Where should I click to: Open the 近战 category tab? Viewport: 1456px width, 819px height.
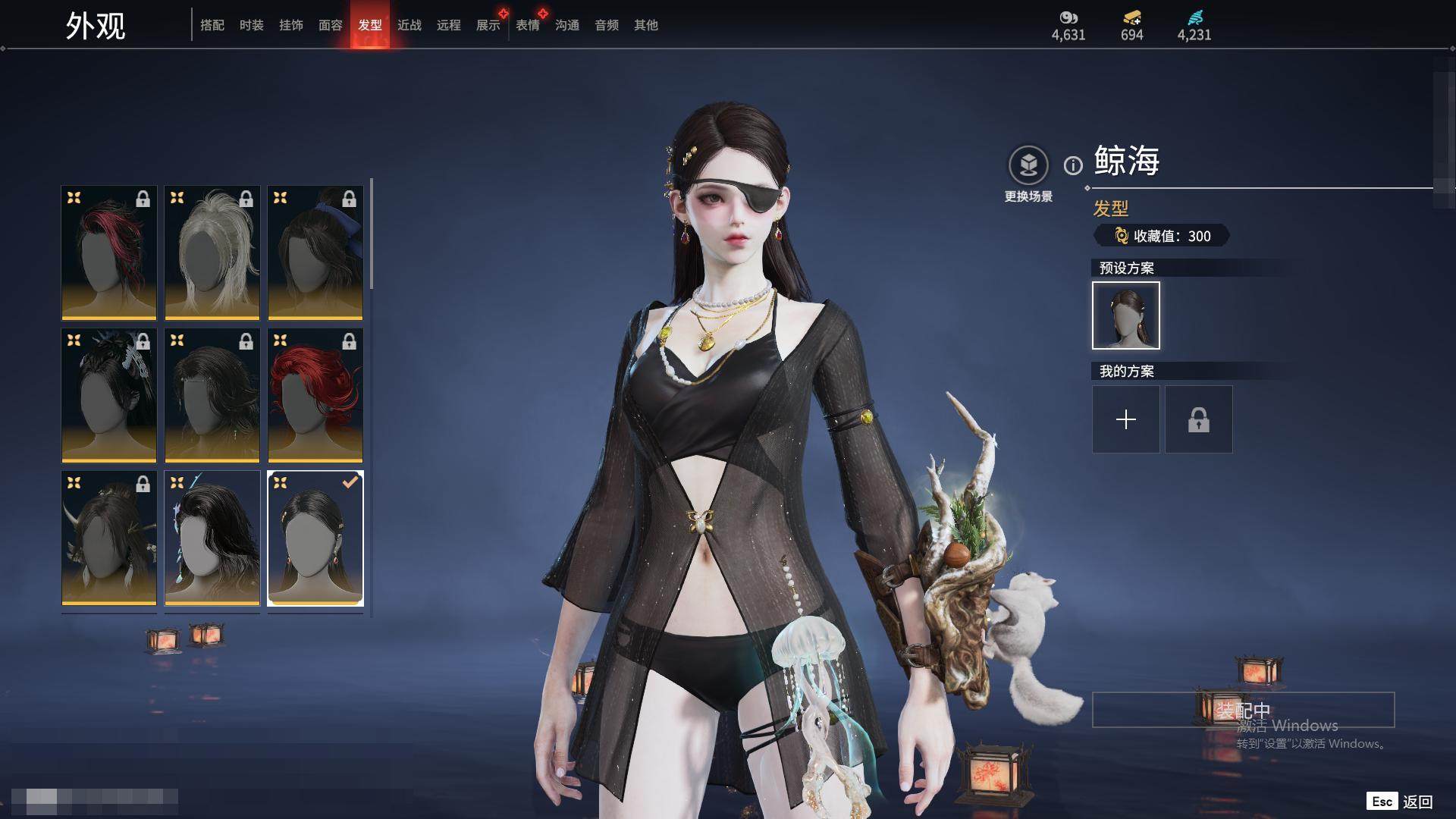coord(409,25)
